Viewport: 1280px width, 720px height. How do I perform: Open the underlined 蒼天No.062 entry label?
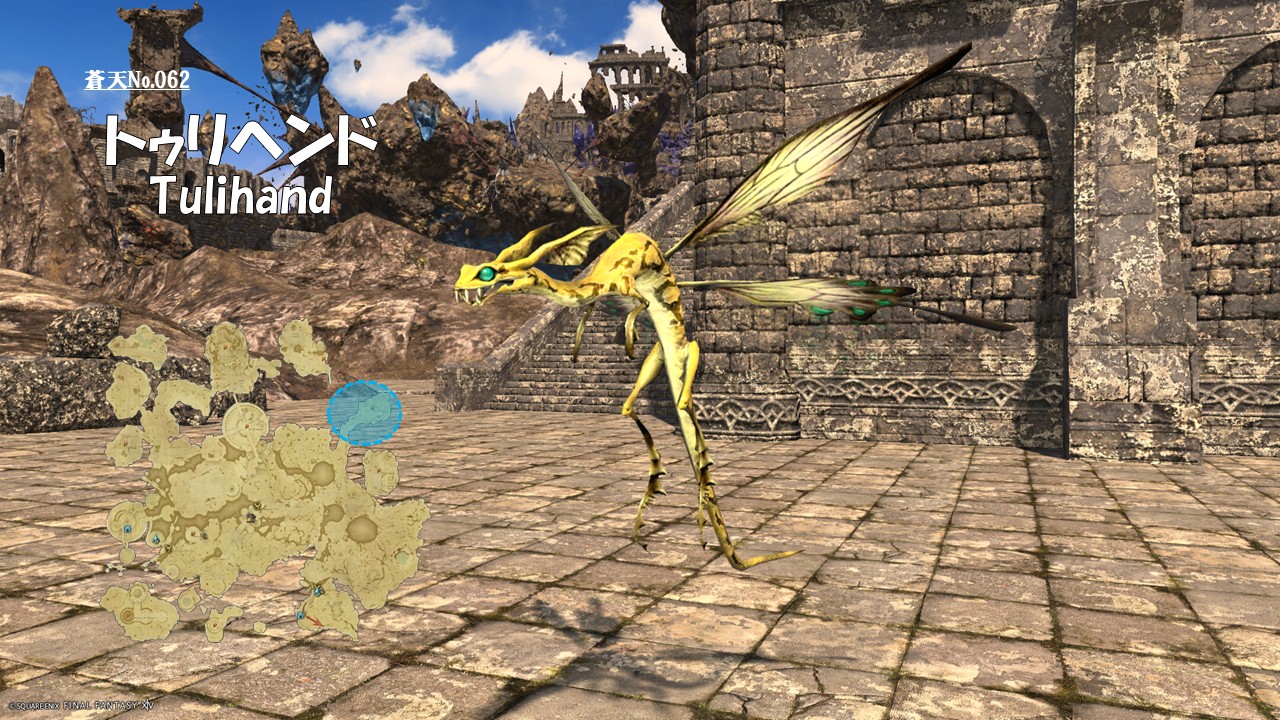[x=137, y=80]
